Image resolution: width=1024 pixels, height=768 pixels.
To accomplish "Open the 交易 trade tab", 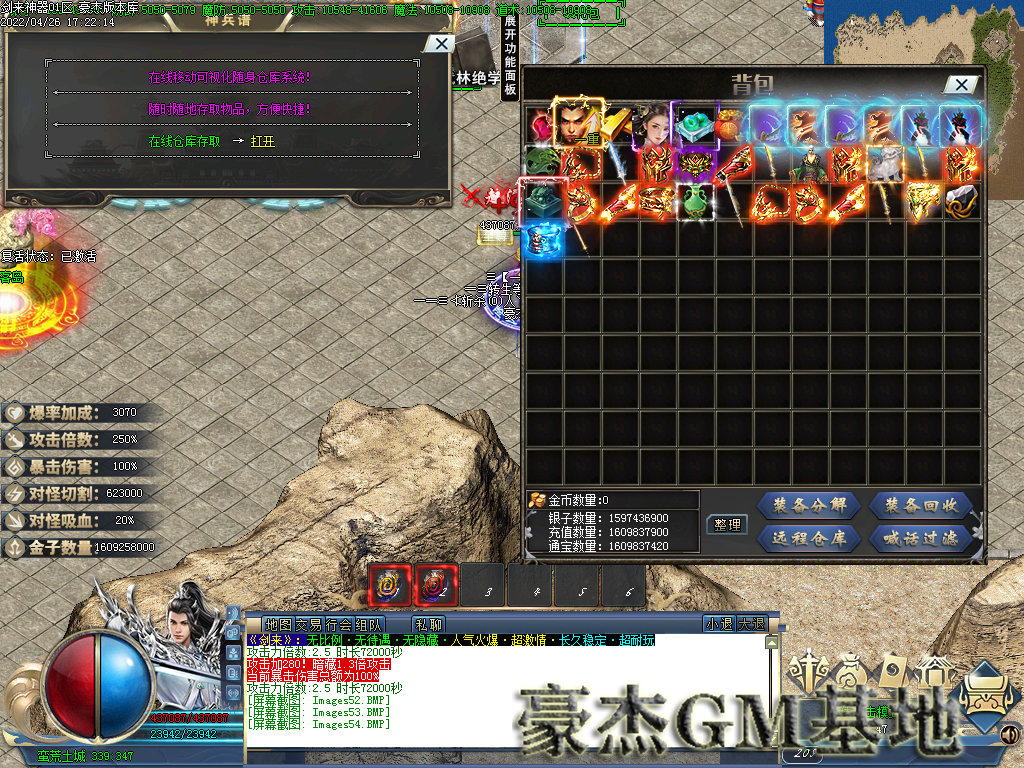I will point(308,624).
